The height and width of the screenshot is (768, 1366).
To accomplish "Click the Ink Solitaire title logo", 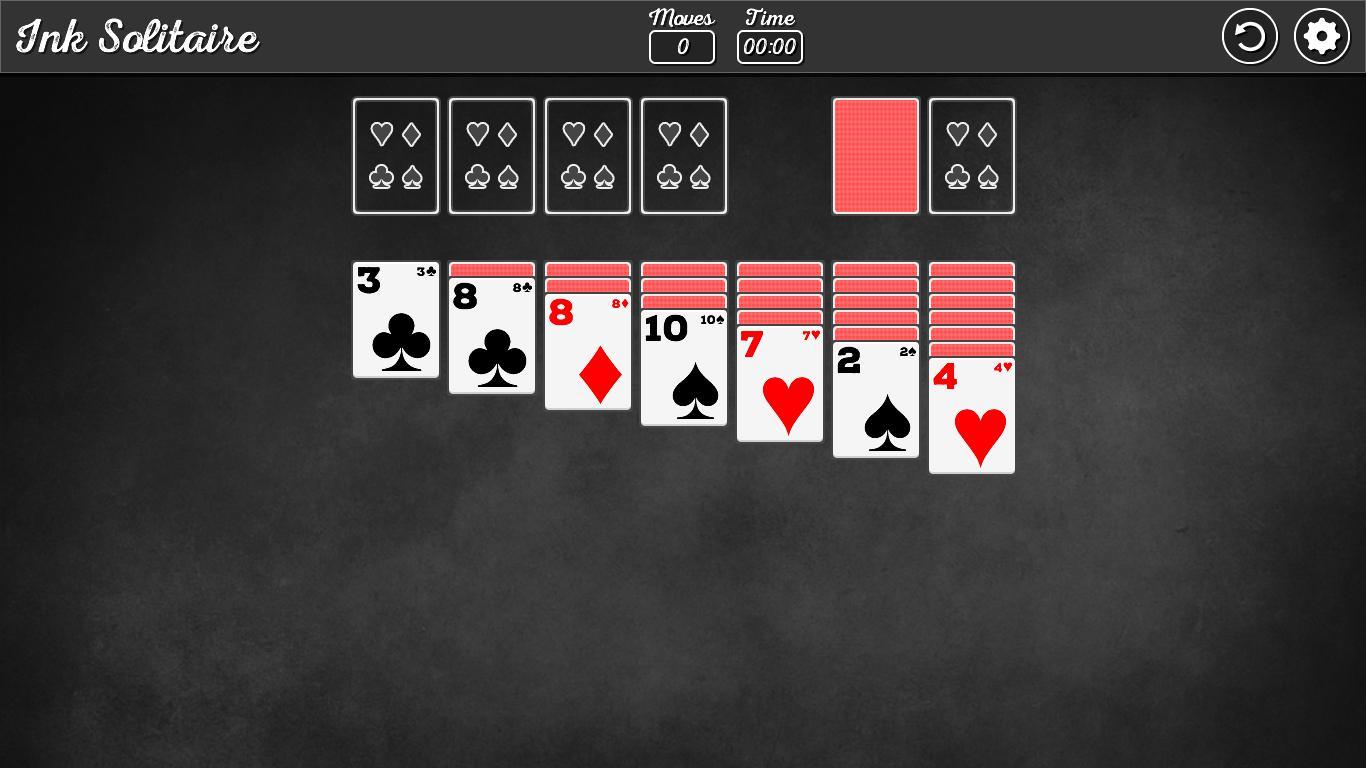I will [136, 35].
